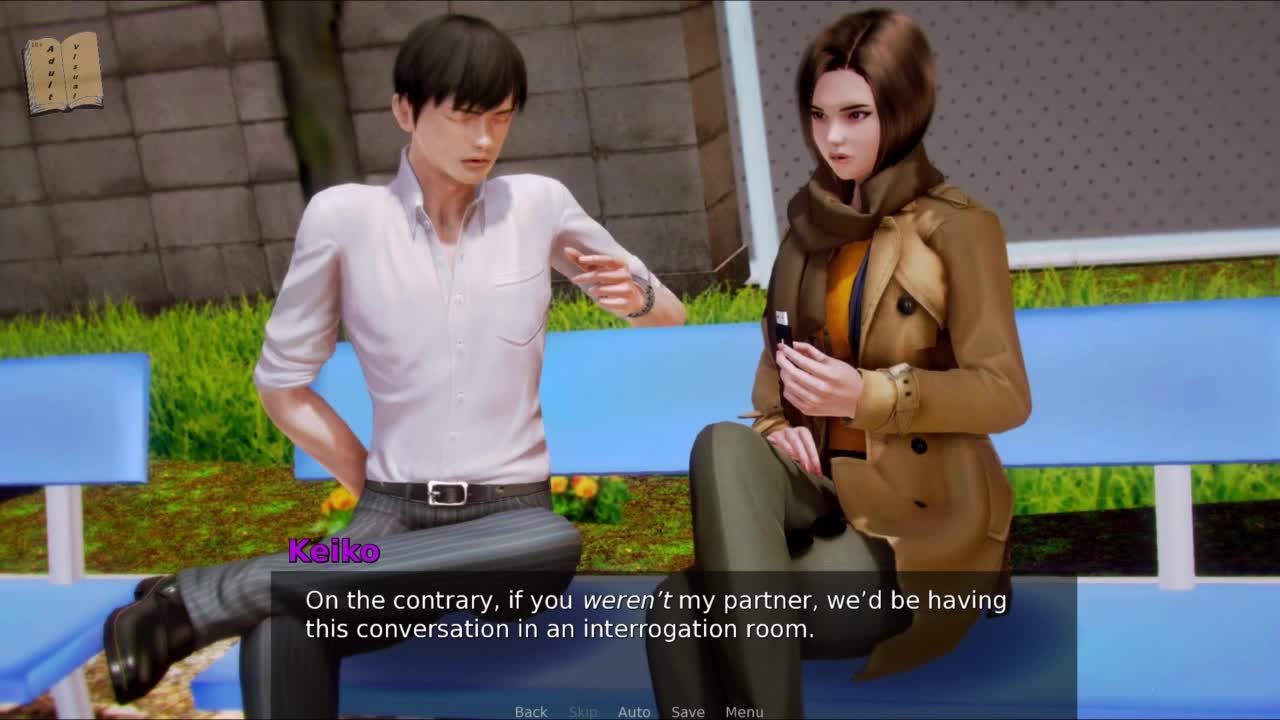Open the game Menu

click(x=744, y=712)
